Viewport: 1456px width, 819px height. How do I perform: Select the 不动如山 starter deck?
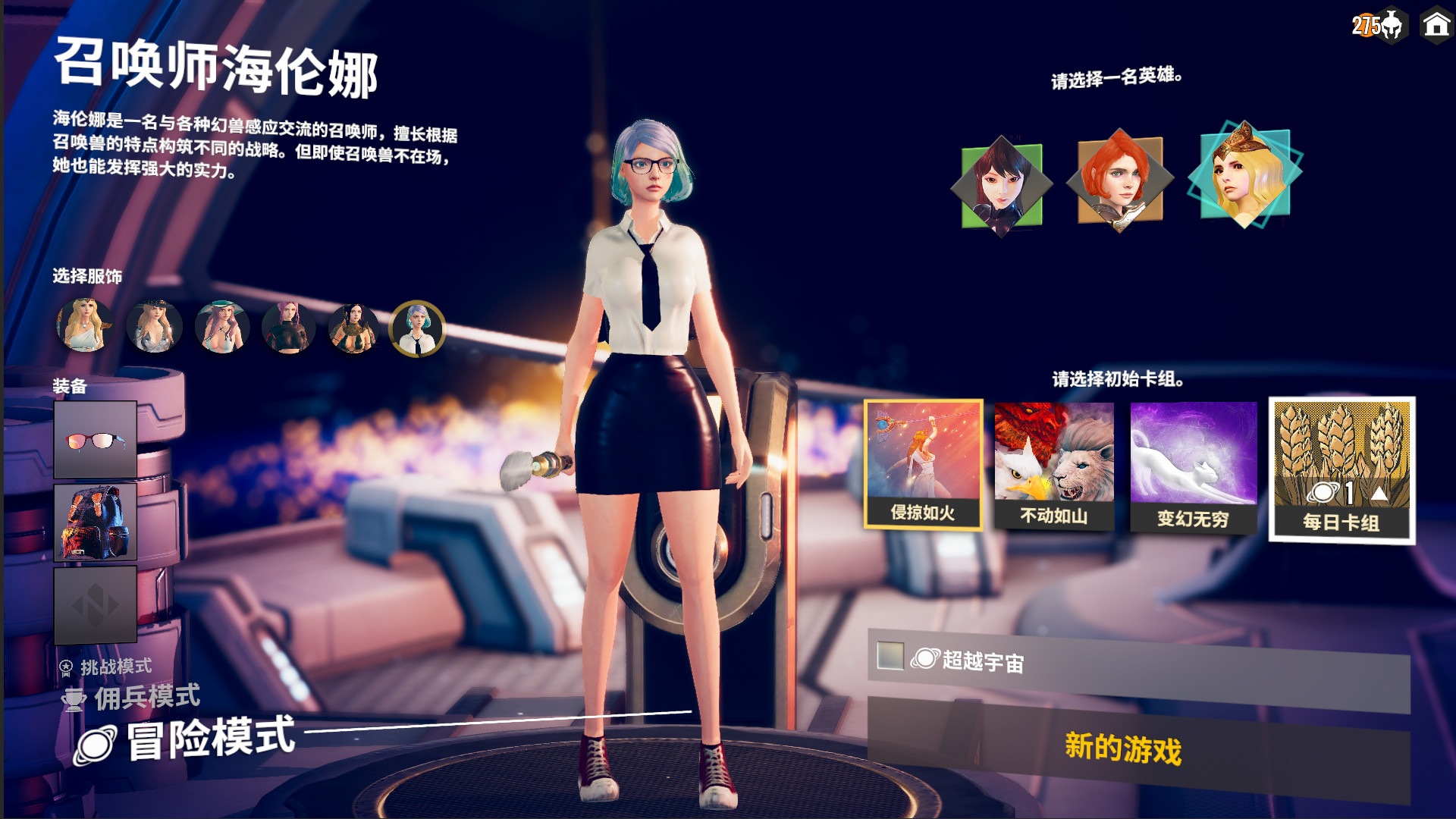point(1053,463)
